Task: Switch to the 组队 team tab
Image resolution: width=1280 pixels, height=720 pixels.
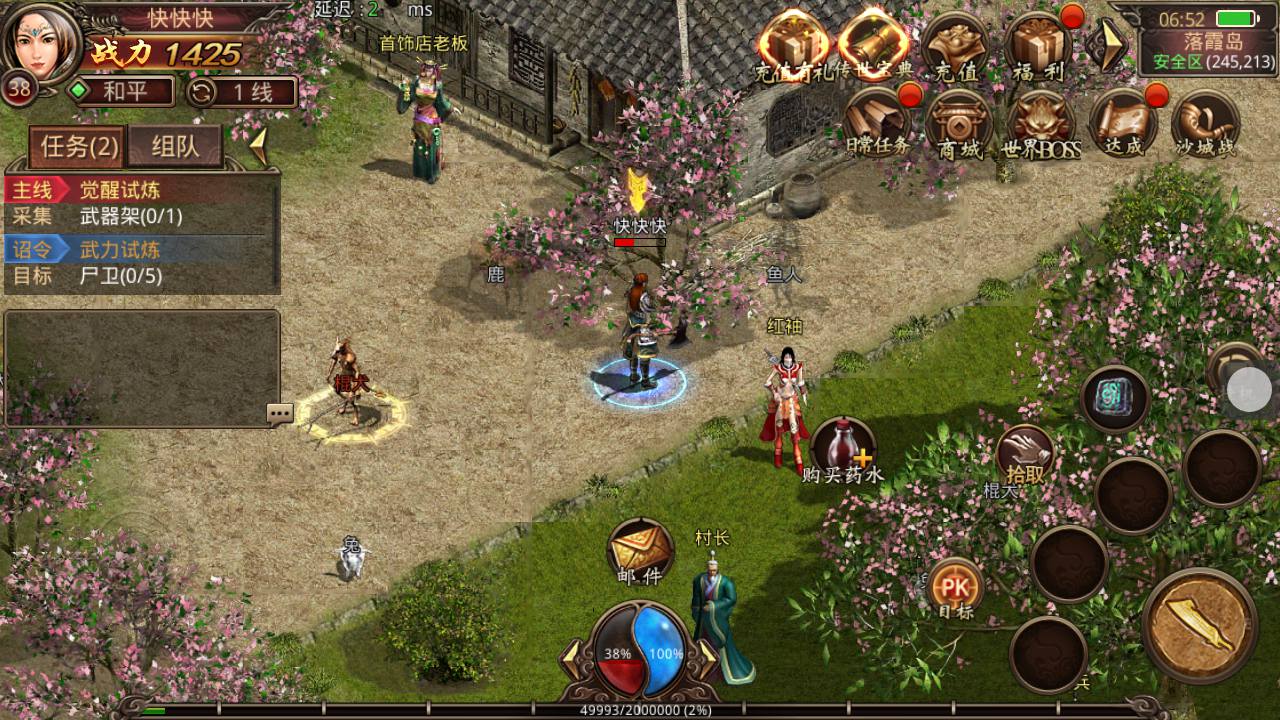Action: coord(175,147)
